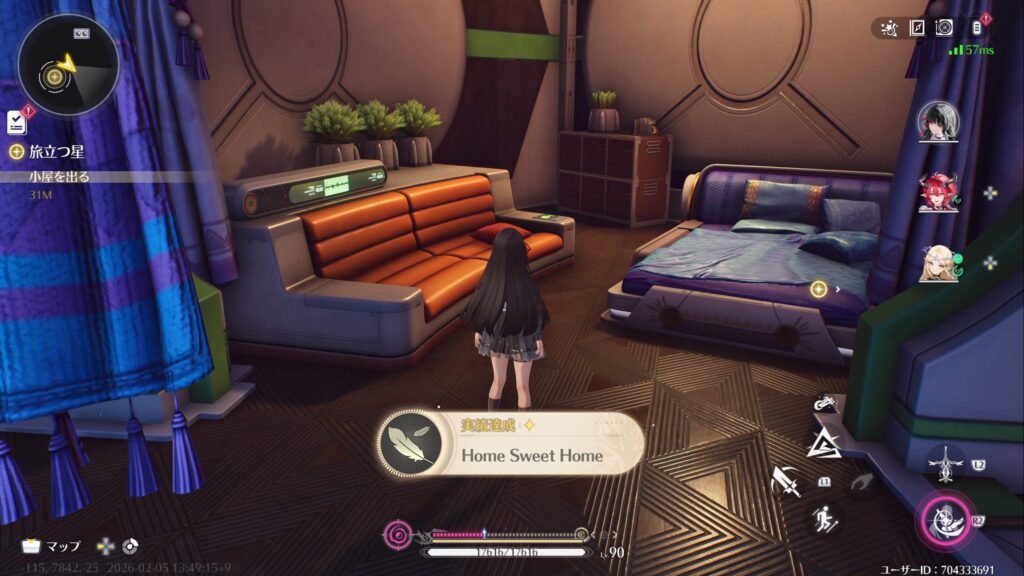
Task: Open the camera icon in top bar
Action: (x=943, y=28)
